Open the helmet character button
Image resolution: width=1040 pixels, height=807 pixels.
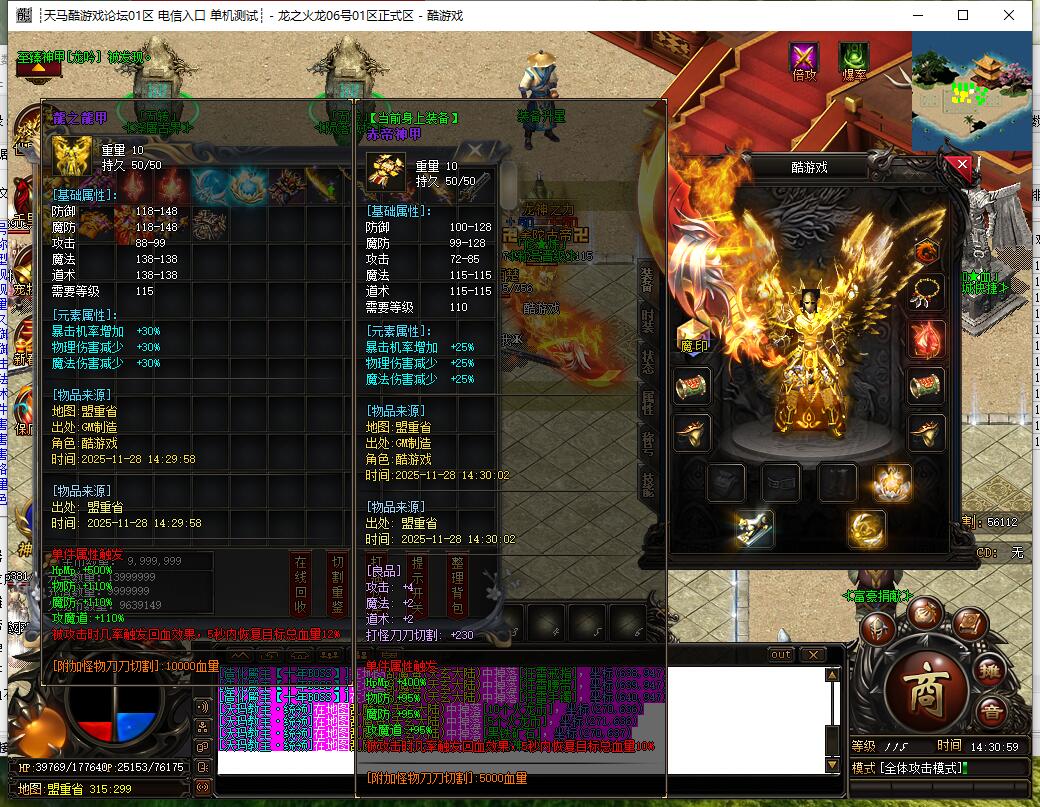880,627
